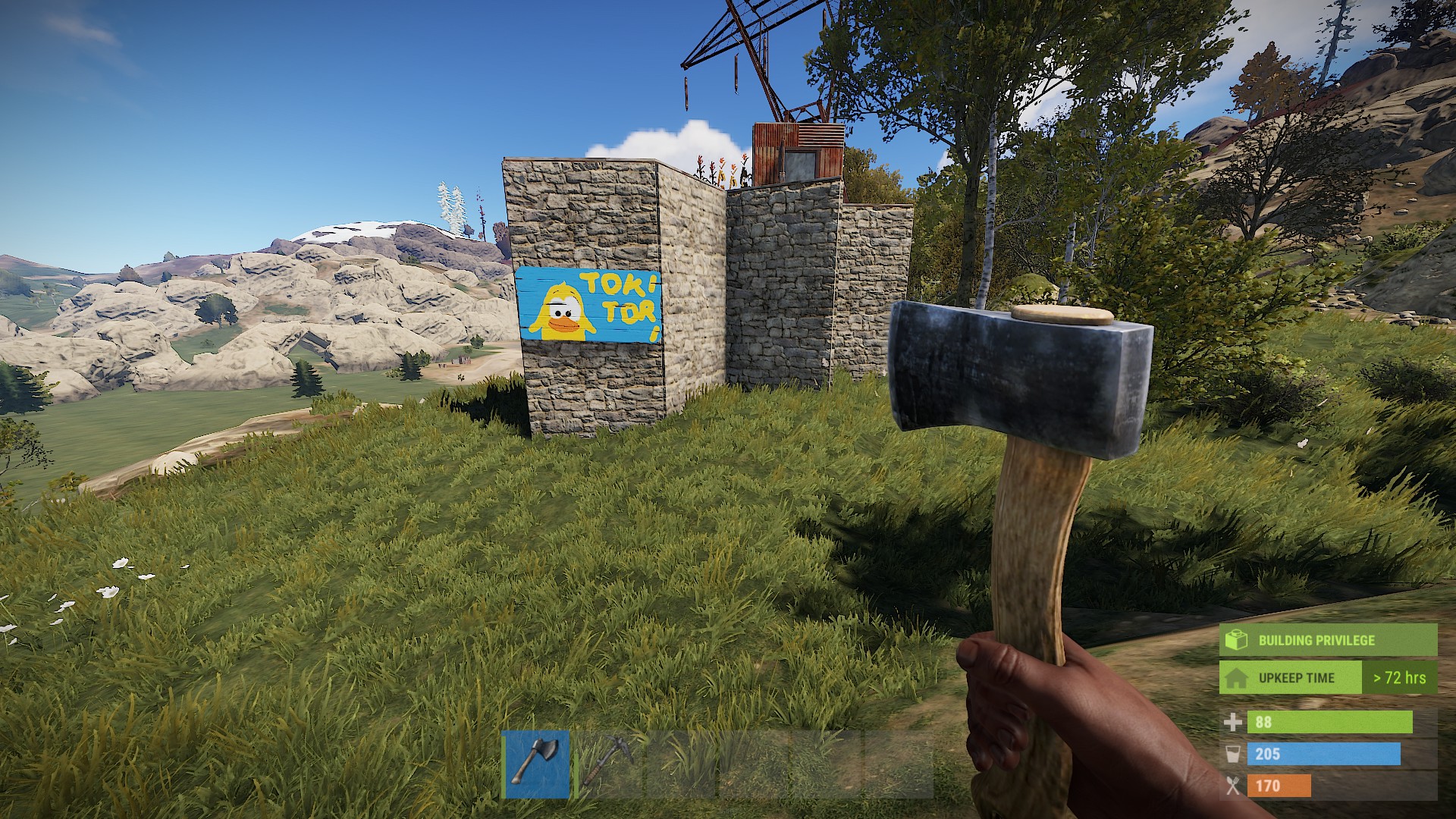Click the UPKEEP TIME label text

pos(1298,678)
